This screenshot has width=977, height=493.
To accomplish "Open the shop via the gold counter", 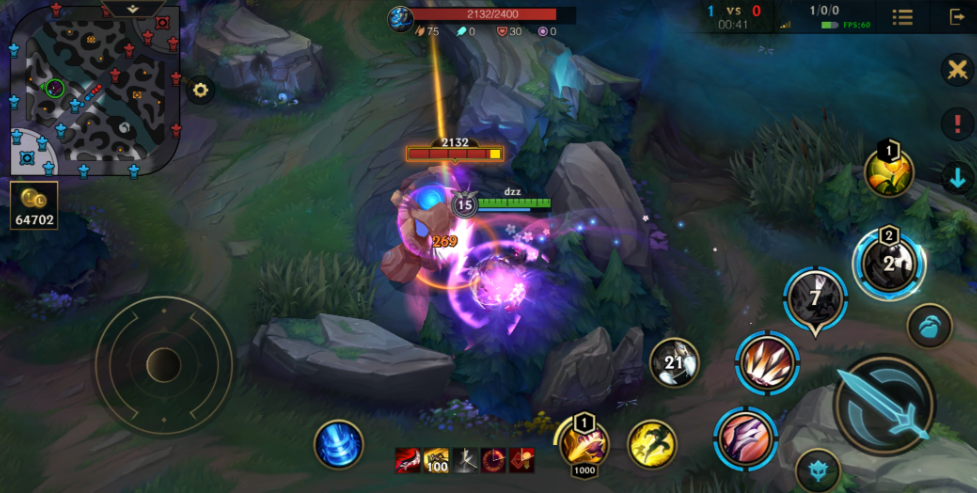I will [x=35, y=205].
